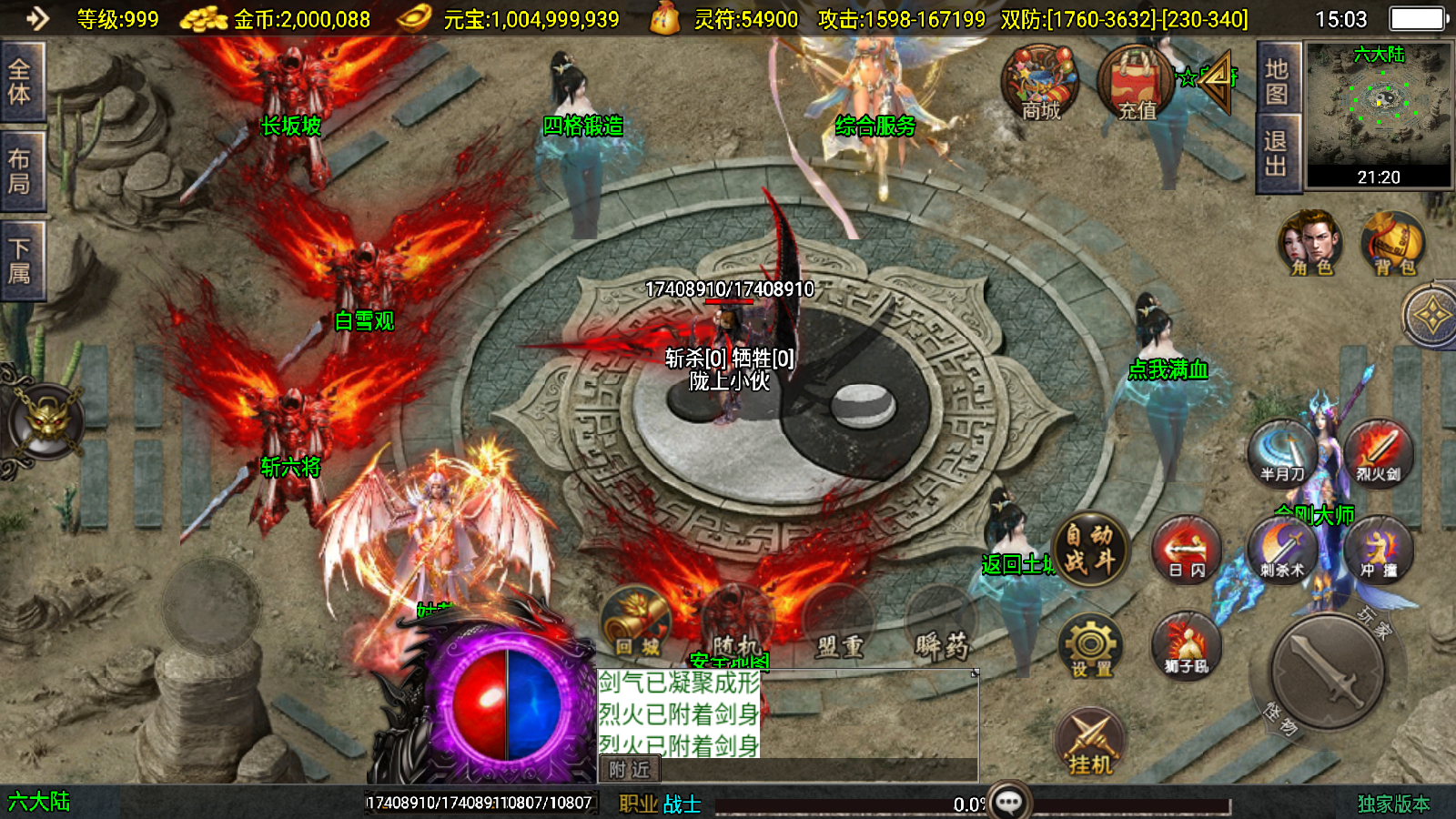Screen dimensions: 1456x819
Task: Start 挂机 idle mode
Action: 1090,743
